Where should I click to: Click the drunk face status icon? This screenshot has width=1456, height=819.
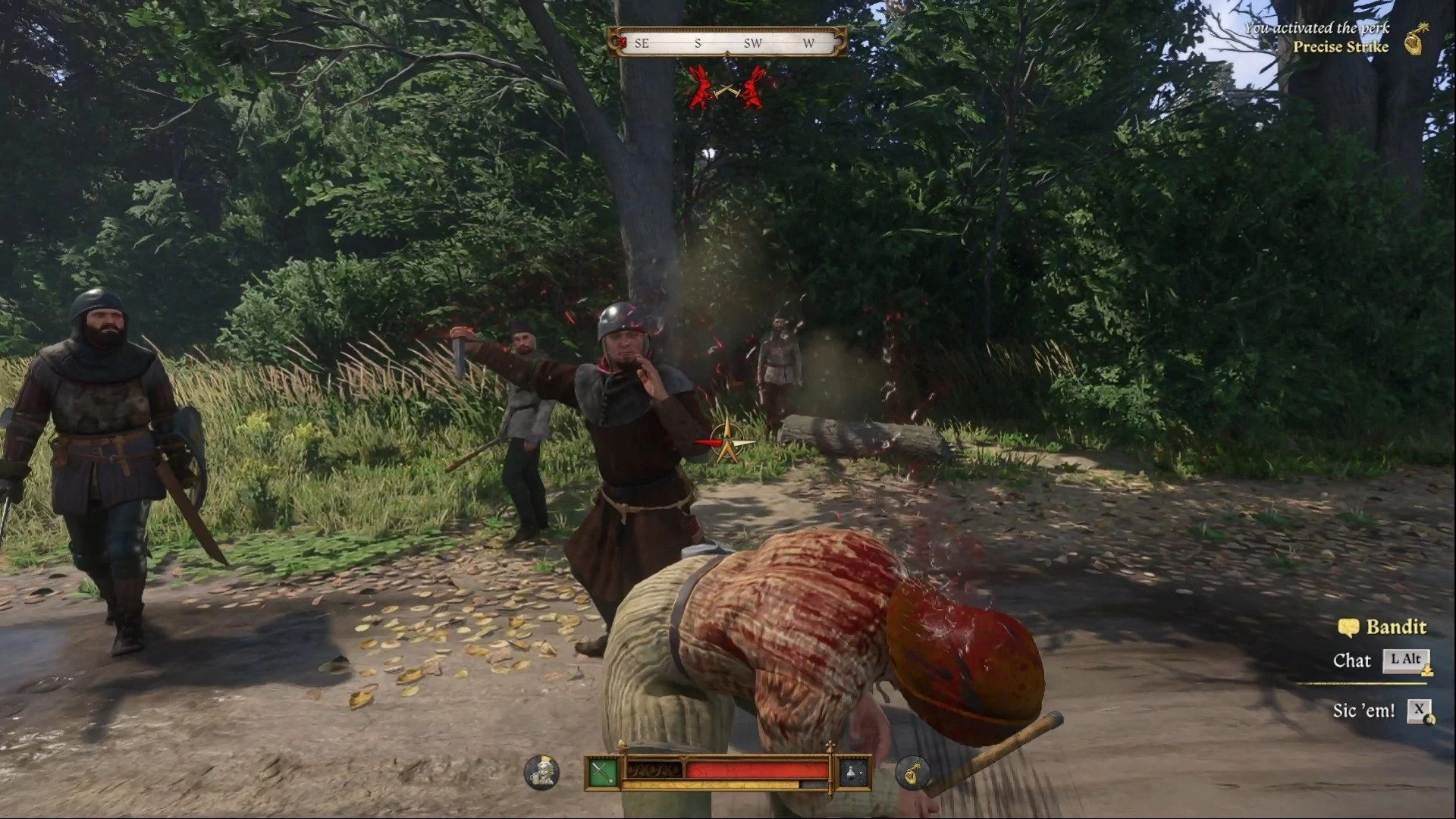coord(541,773)
